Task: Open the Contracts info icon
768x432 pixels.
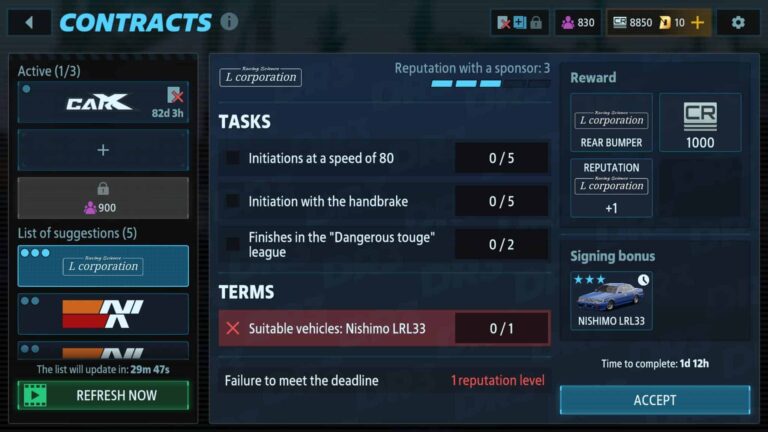Action: (x=229, y=22)
